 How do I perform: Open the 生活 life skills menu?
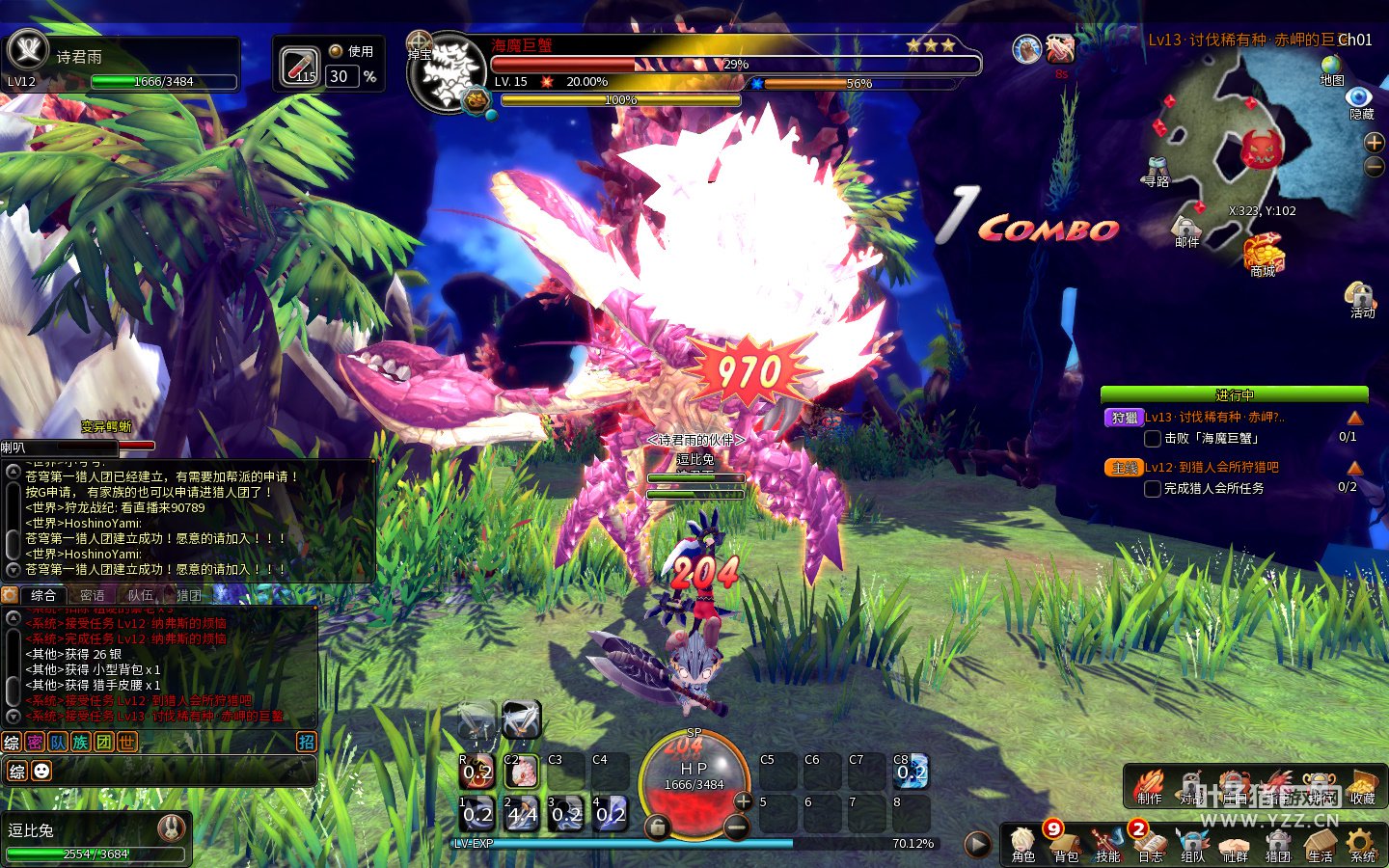pos(1320,845)
